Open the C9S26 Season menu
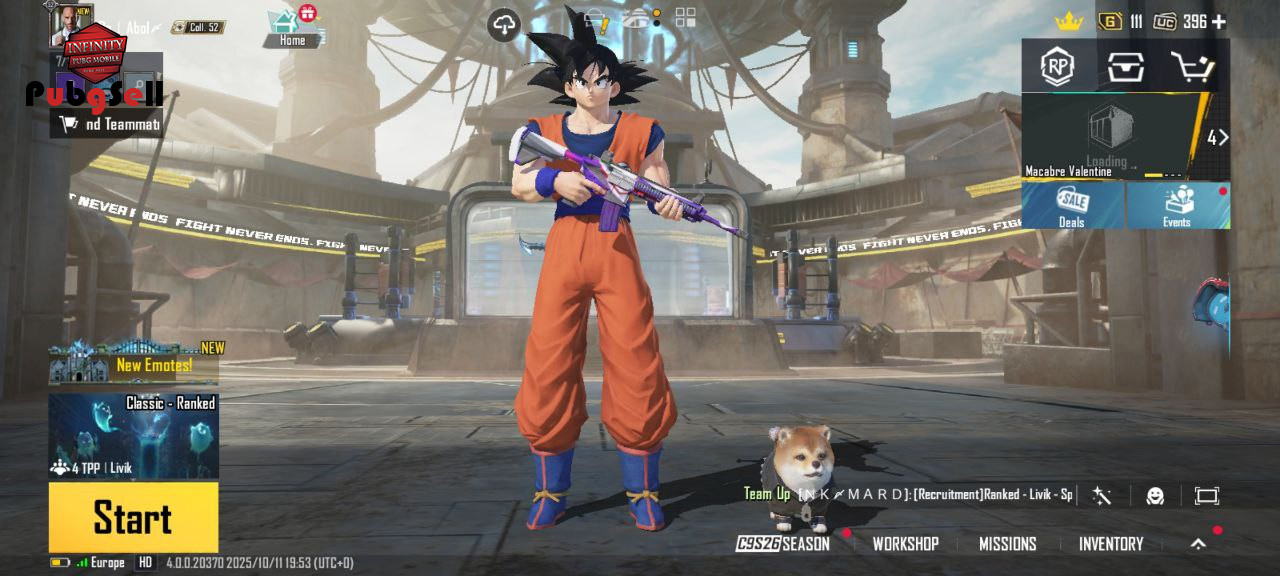1280x576 pixels. [x=783, y=544]
